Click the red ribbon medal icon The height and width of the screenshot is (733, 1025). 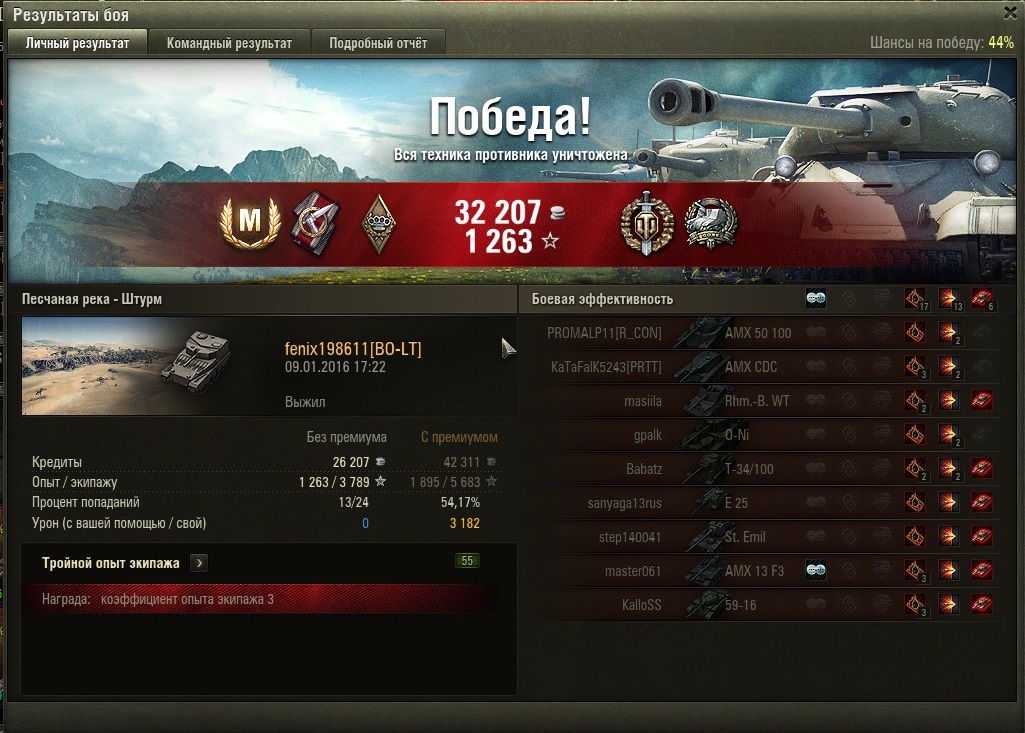point(314,223)
